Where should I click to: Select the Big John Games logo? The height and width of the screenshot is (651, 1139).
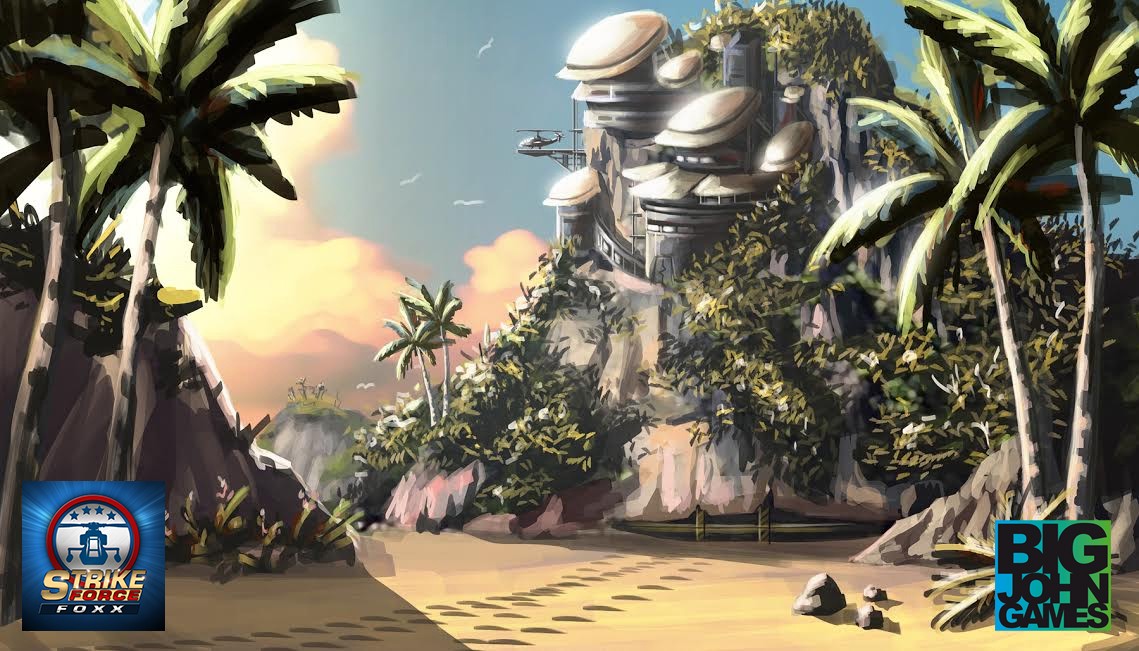tap(1052, 574)
